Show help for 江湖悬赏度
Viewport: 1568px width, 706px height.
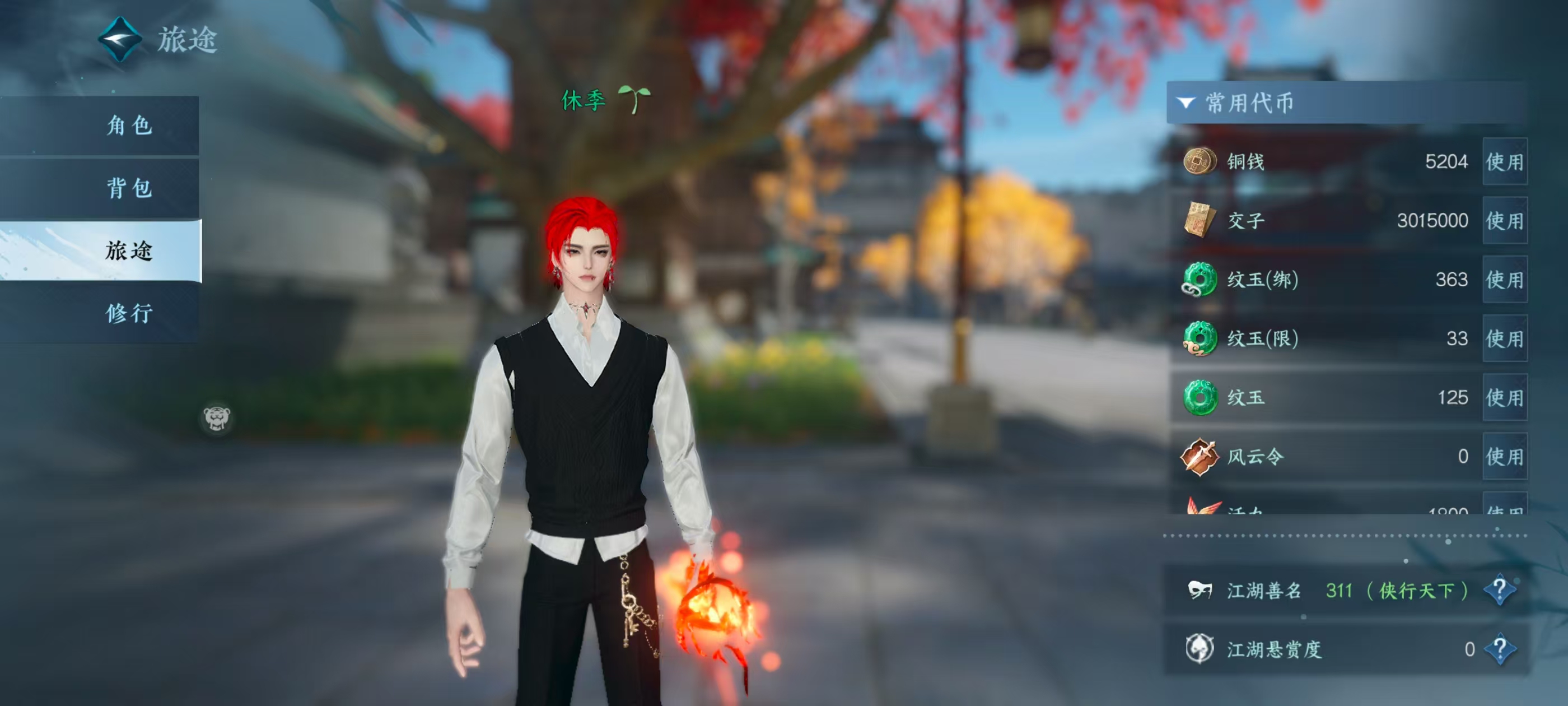pos(1499,649)
